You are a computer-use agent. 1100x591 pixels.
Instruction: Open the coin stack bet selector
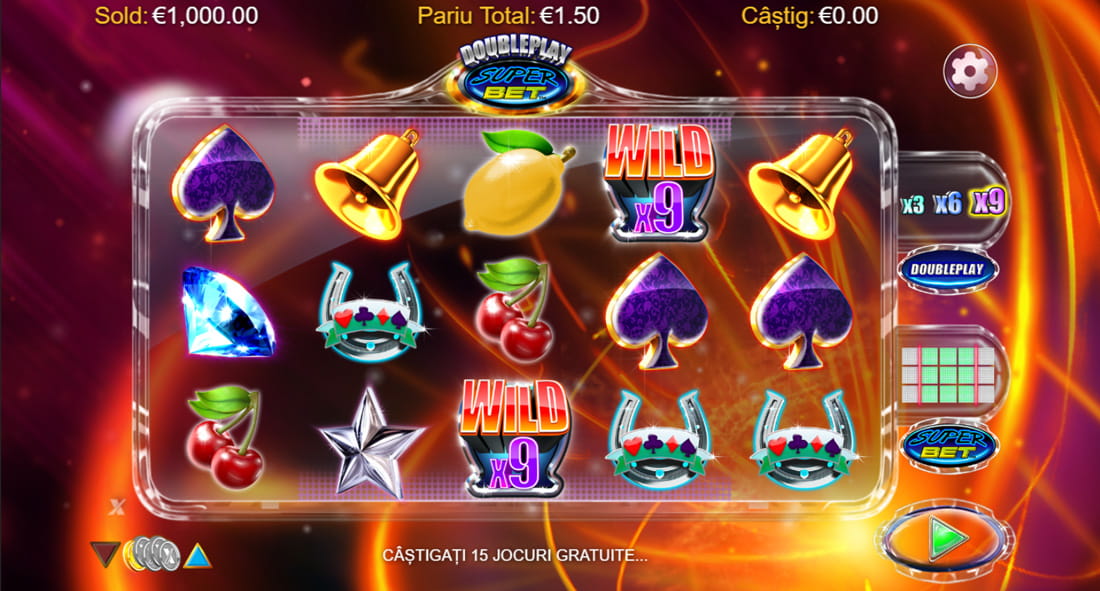point(150,553)
